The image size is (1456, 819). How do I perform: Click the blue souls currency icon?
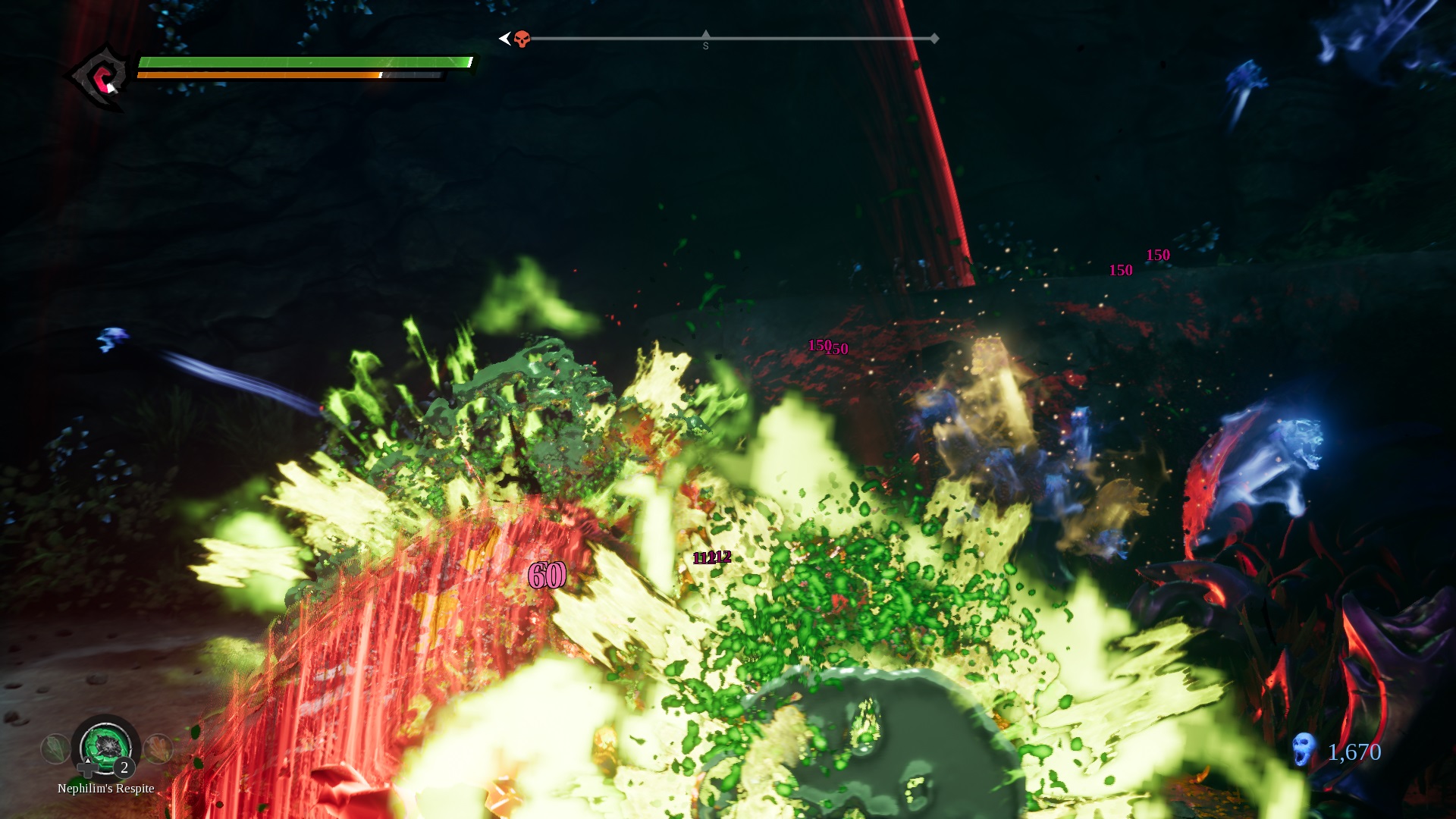point(1304,749)
